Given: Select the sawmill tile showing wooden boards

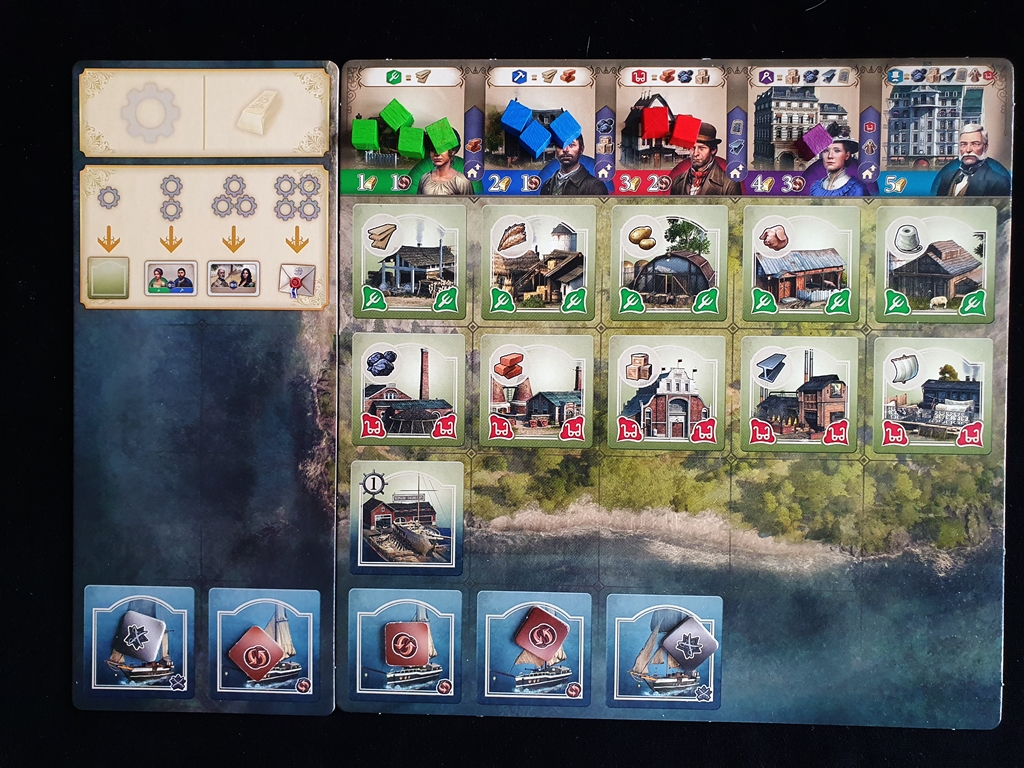Looking at the screenshot, I should 409,261.
